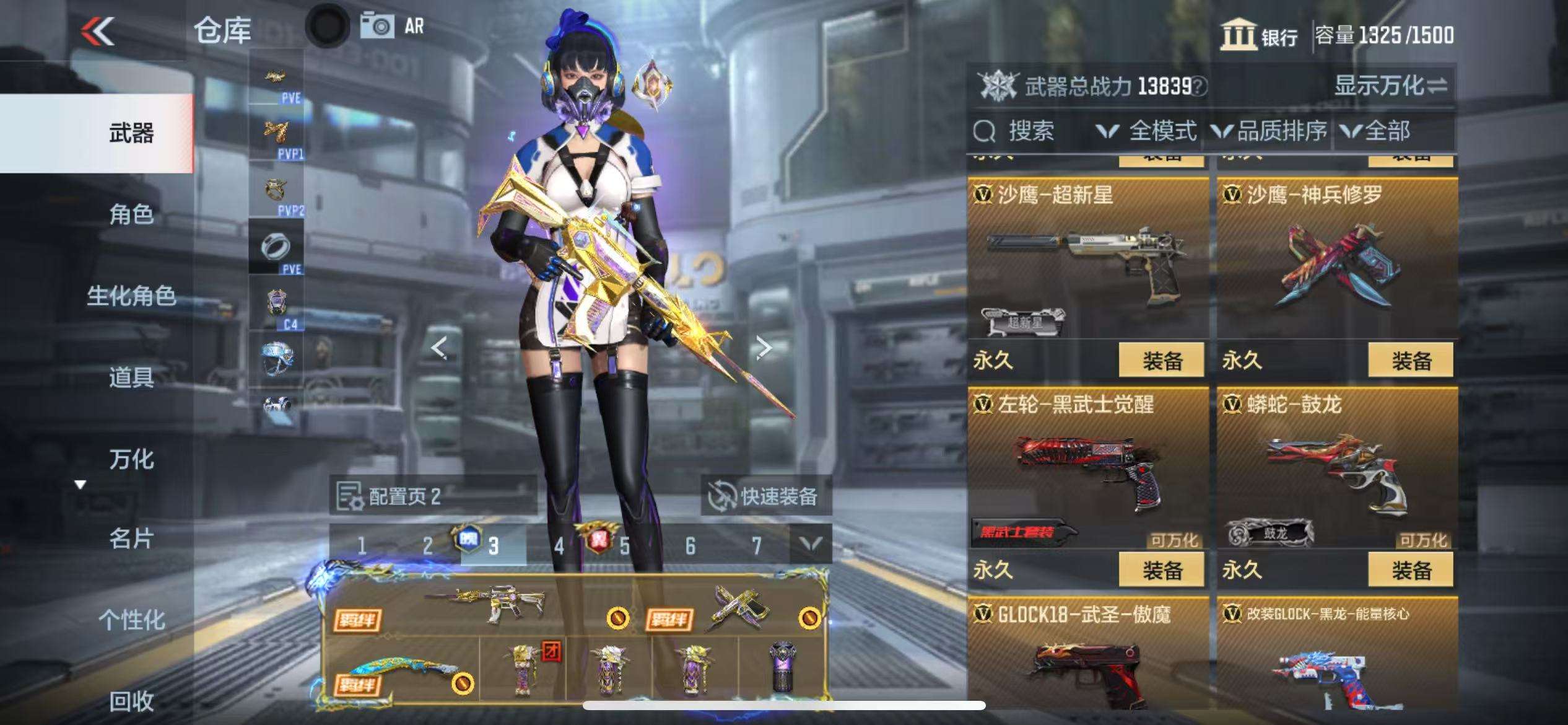The image size is (1568, 725).
Task: Equip the 沙鹰-超新星 pistol
Action: (x=1161, y=360)
